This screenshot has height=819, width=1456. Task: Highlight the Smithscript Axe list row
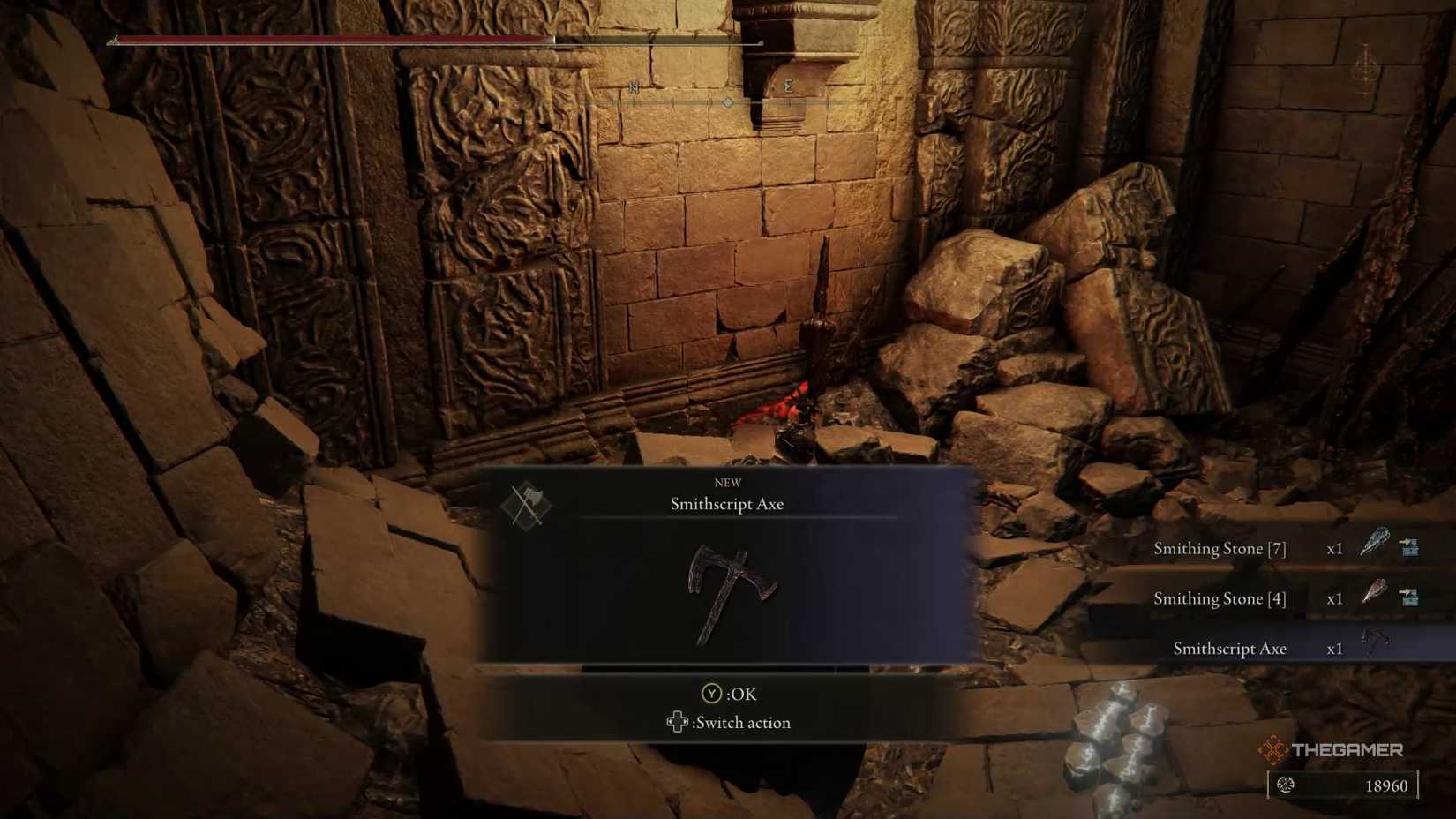[1229, 648]
